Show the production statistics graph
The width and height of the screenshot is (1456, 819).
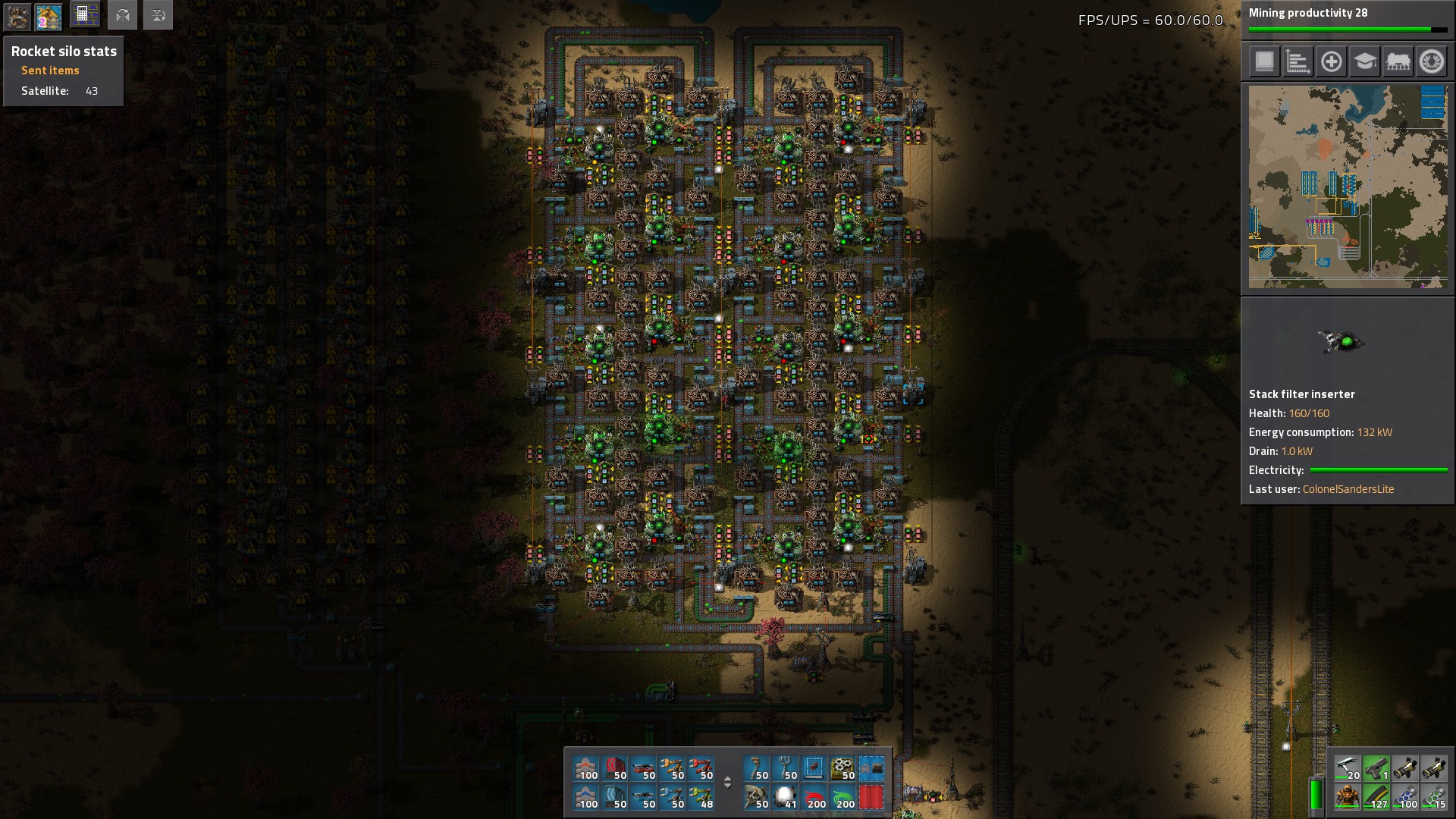1298,61
